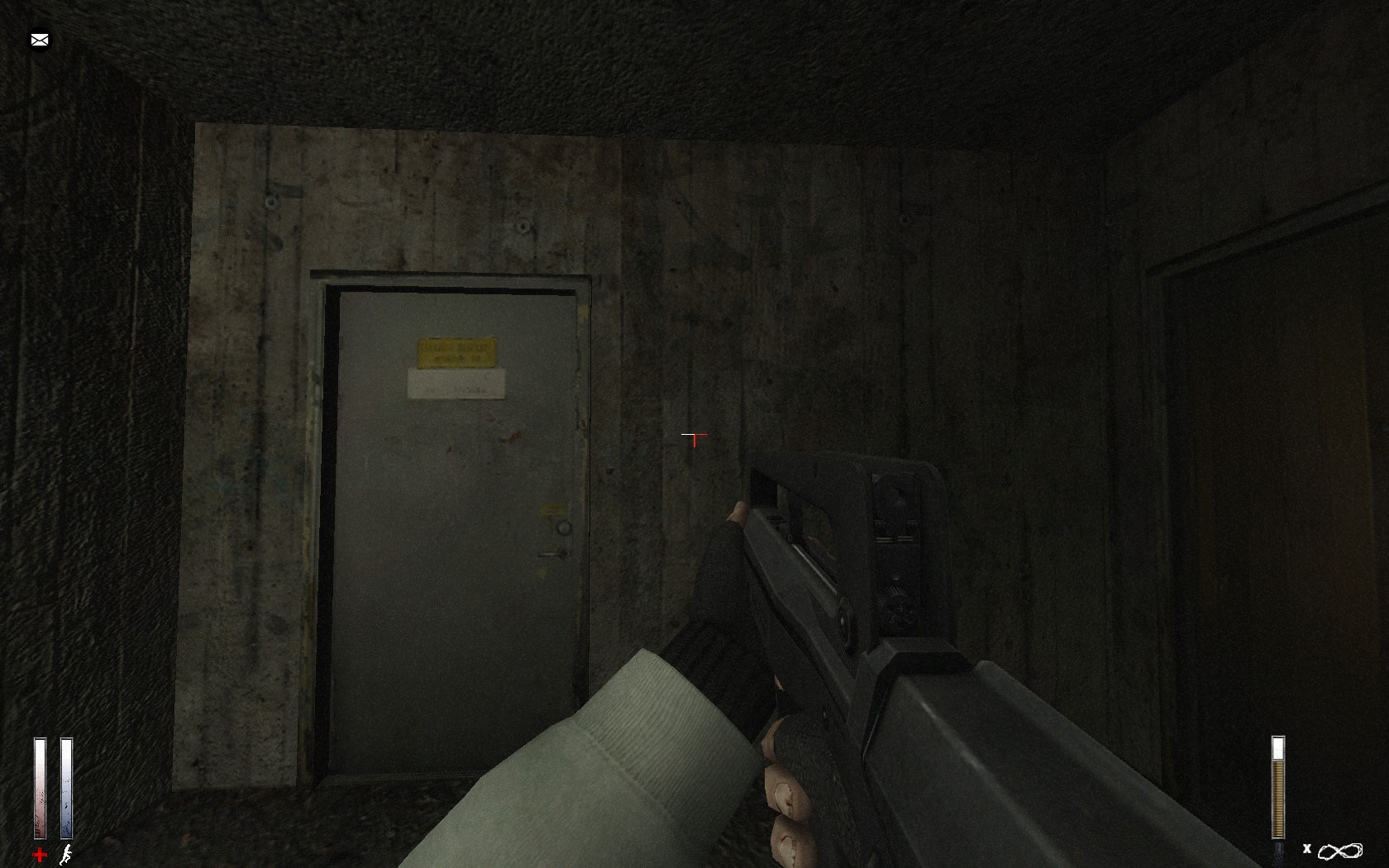
Task: Toggle the flashlight via the stamina bar
Action: (x=65, y=785)
